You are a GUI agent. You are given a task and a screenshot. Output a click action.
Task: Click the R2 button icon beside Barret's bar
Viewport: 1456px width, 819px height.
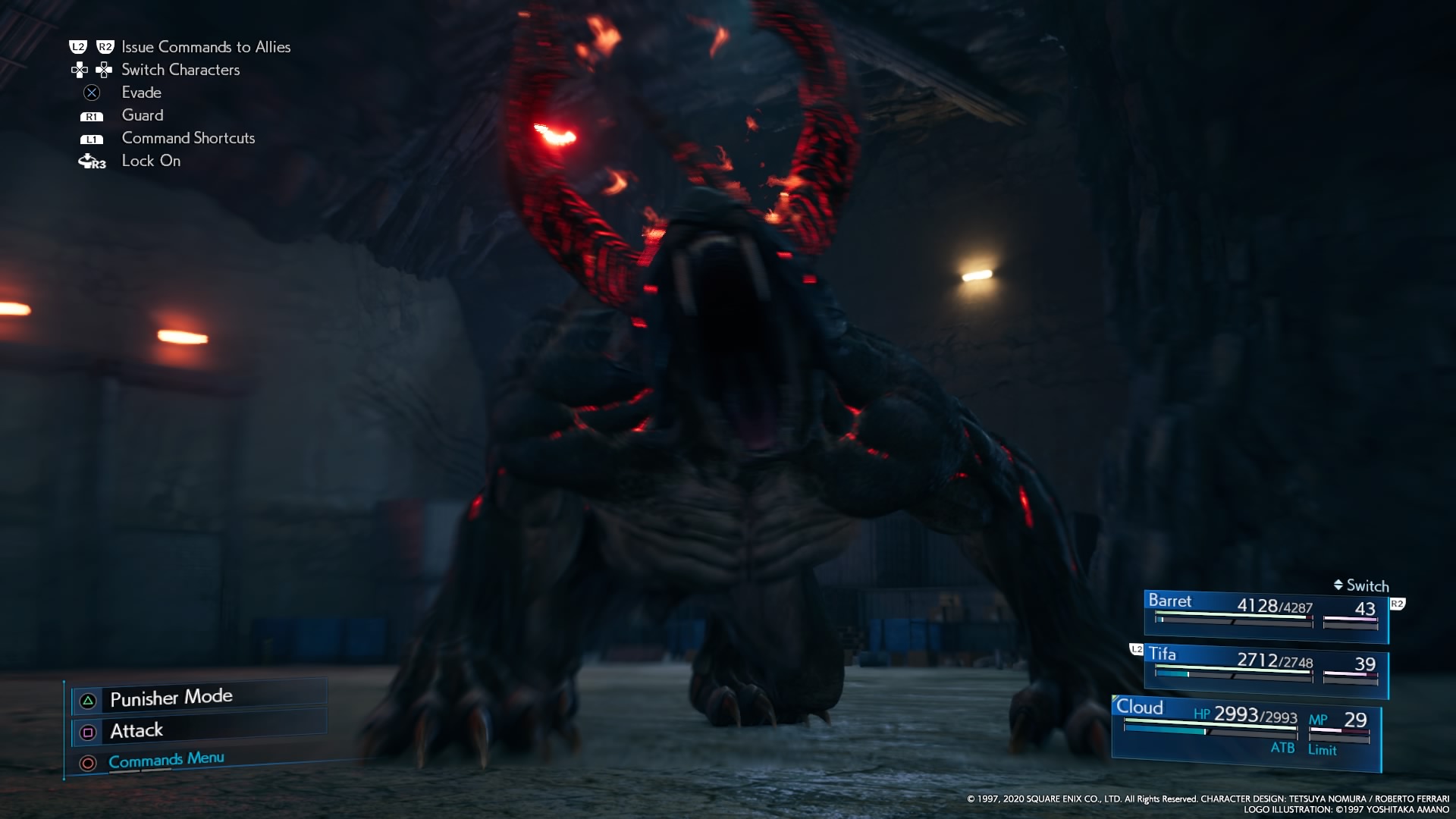coord(1398,604)
